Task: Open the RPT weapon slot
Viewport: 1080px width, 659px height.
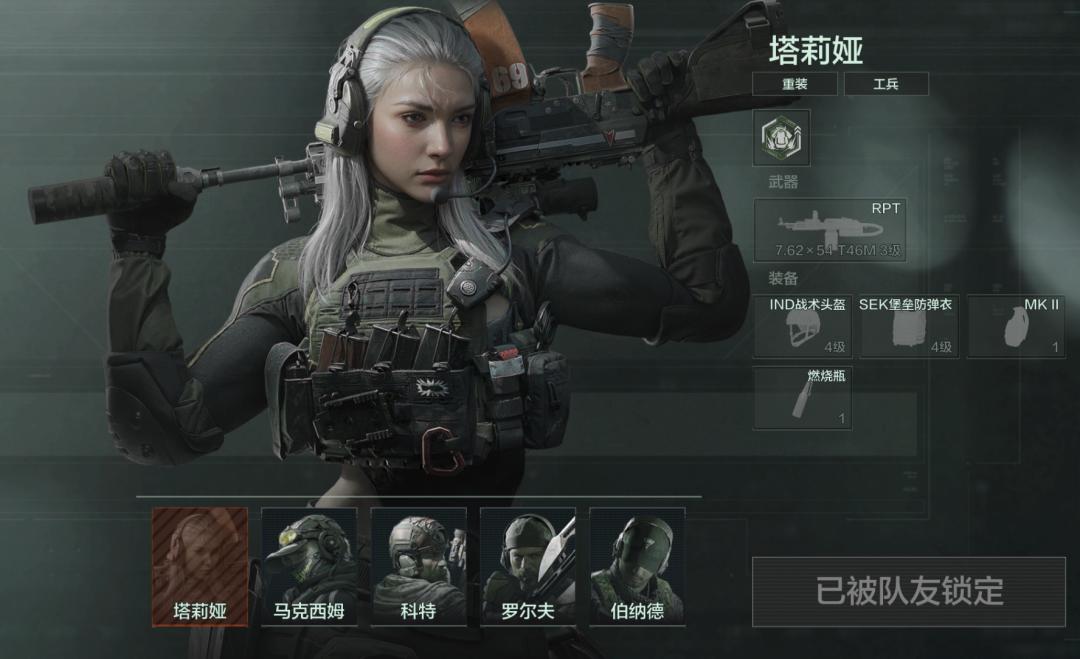Action: coord(829,230)
